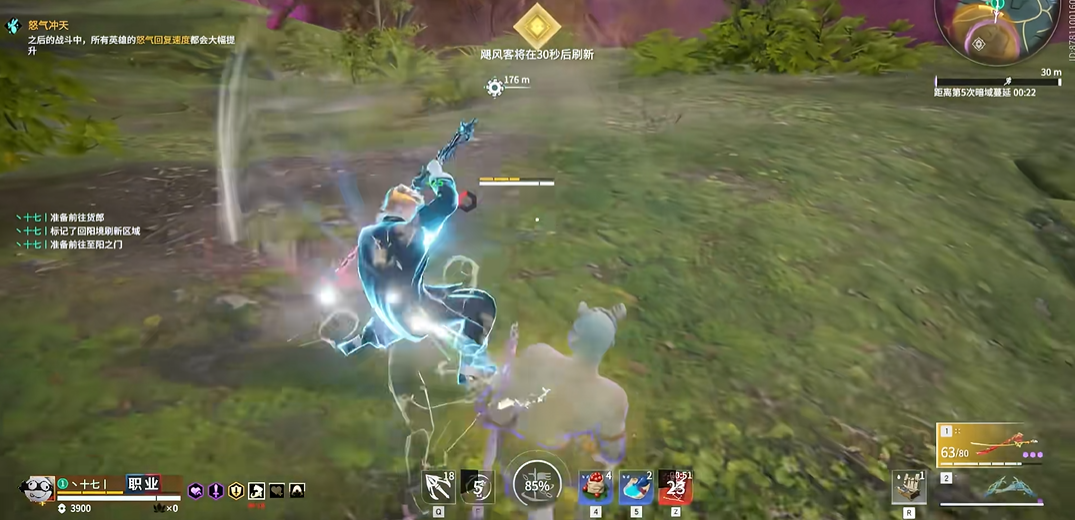This screenshot has width=1075, height=520.
Task: Click the panda player avatar portrait
Action: 37,491
